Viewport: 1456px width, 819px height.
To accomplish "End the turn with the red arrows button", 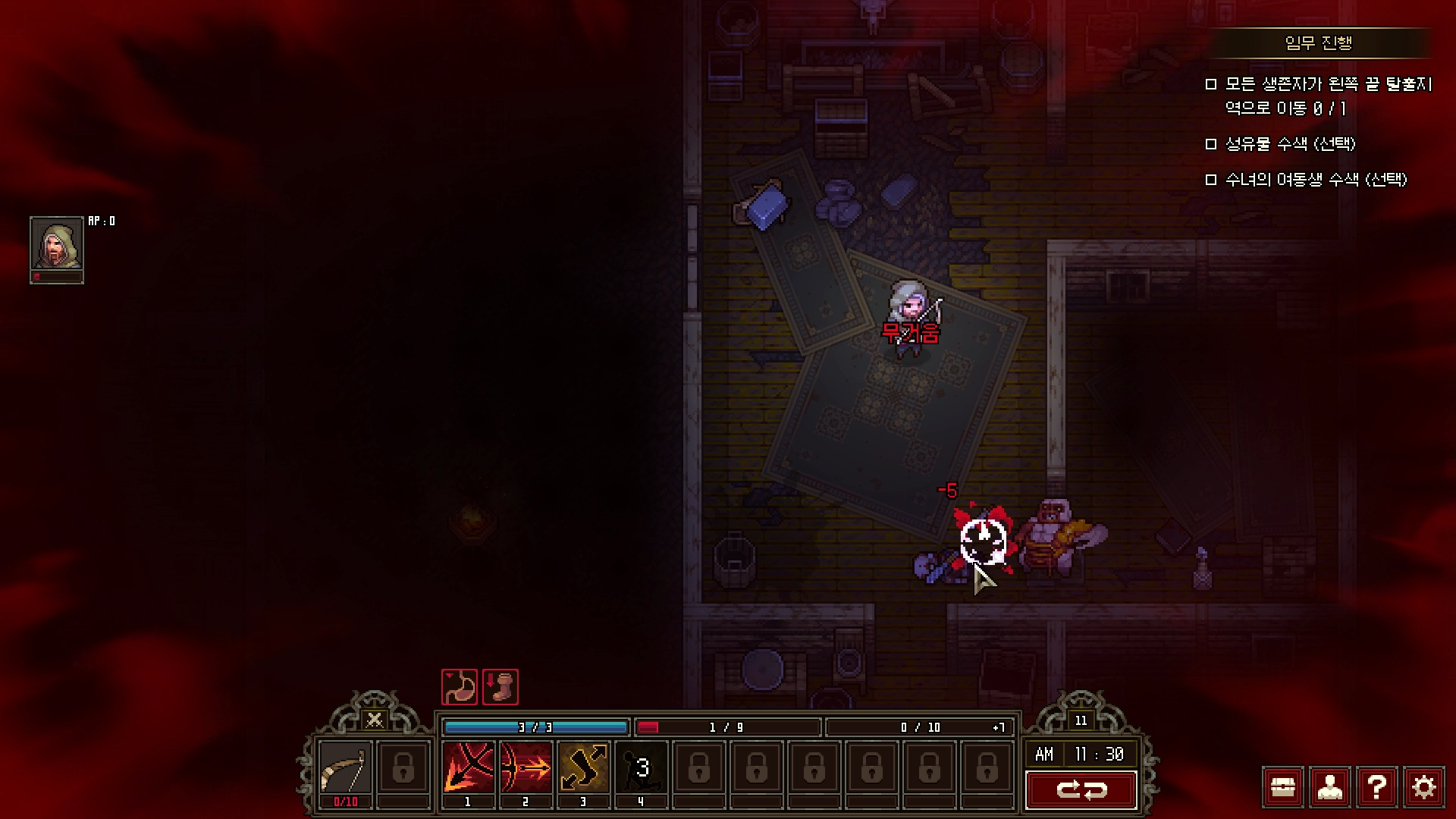I will (1081, 790).
